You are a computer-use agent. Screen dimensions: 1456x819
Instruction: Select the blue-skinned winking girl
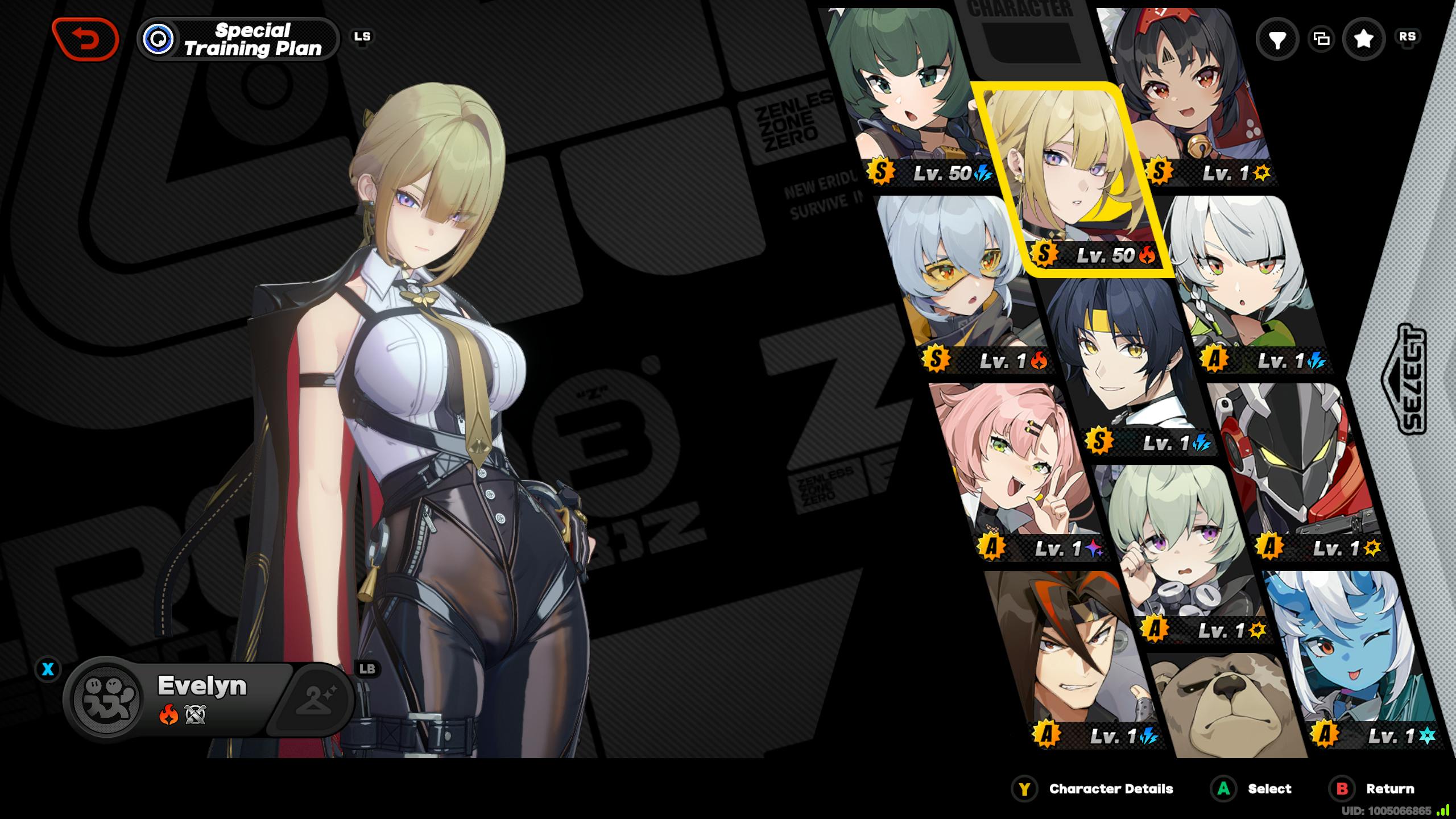pos(1348,654)
